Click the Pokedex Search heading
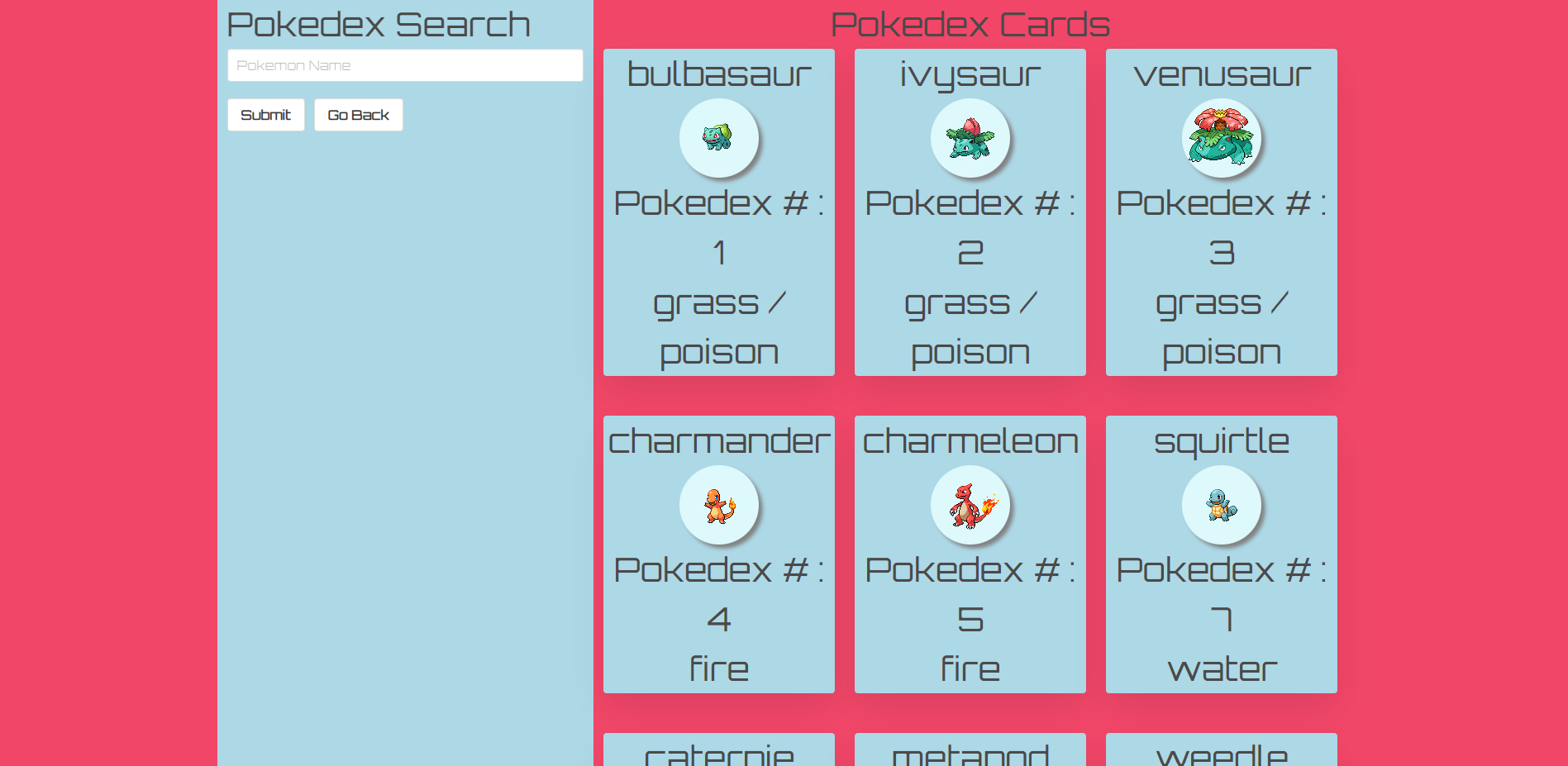Viewport: 1568px width, 766px height. click(x=379, y=24)
